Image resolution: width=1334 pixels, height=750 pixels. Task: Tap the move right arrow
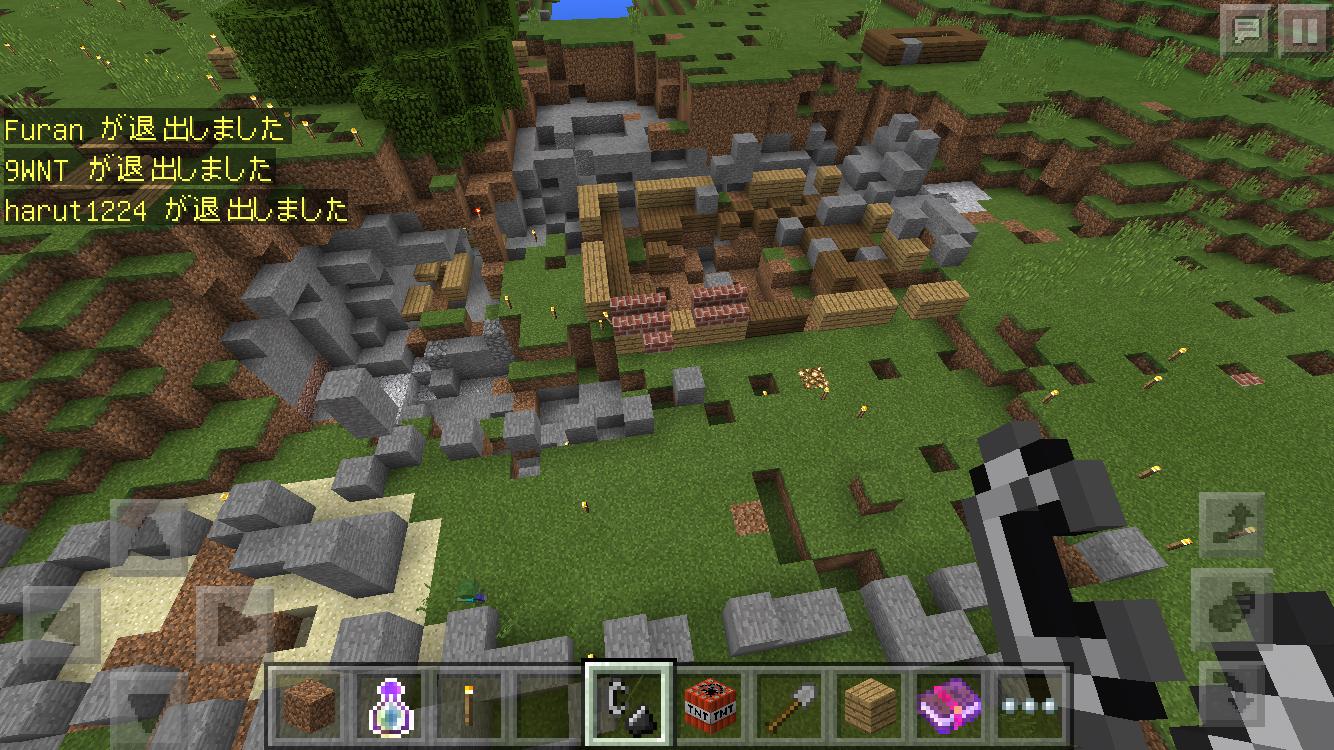pos(234,625)
